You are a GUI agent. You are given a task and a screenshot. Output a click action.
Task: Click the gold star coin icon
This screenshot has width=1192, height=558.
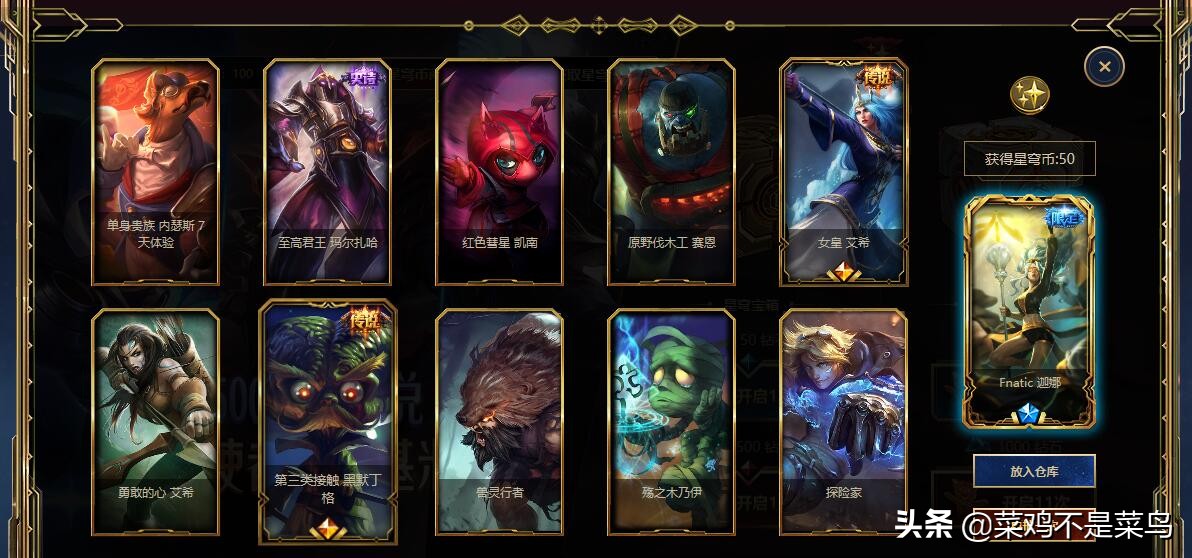[1029, 95]
